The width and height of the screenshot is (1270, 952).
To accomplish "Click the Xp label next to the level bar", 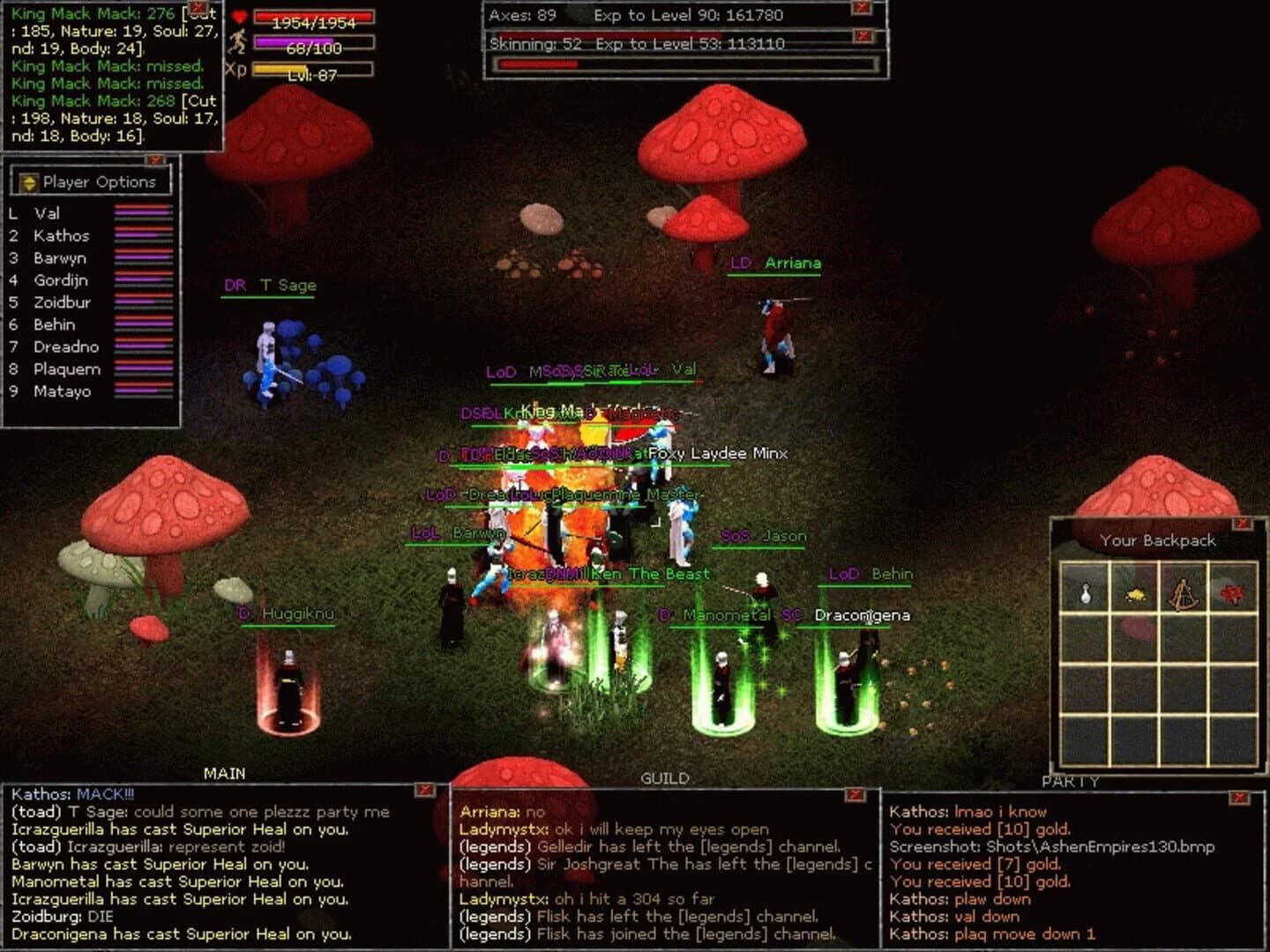I will tap(234, 69).
